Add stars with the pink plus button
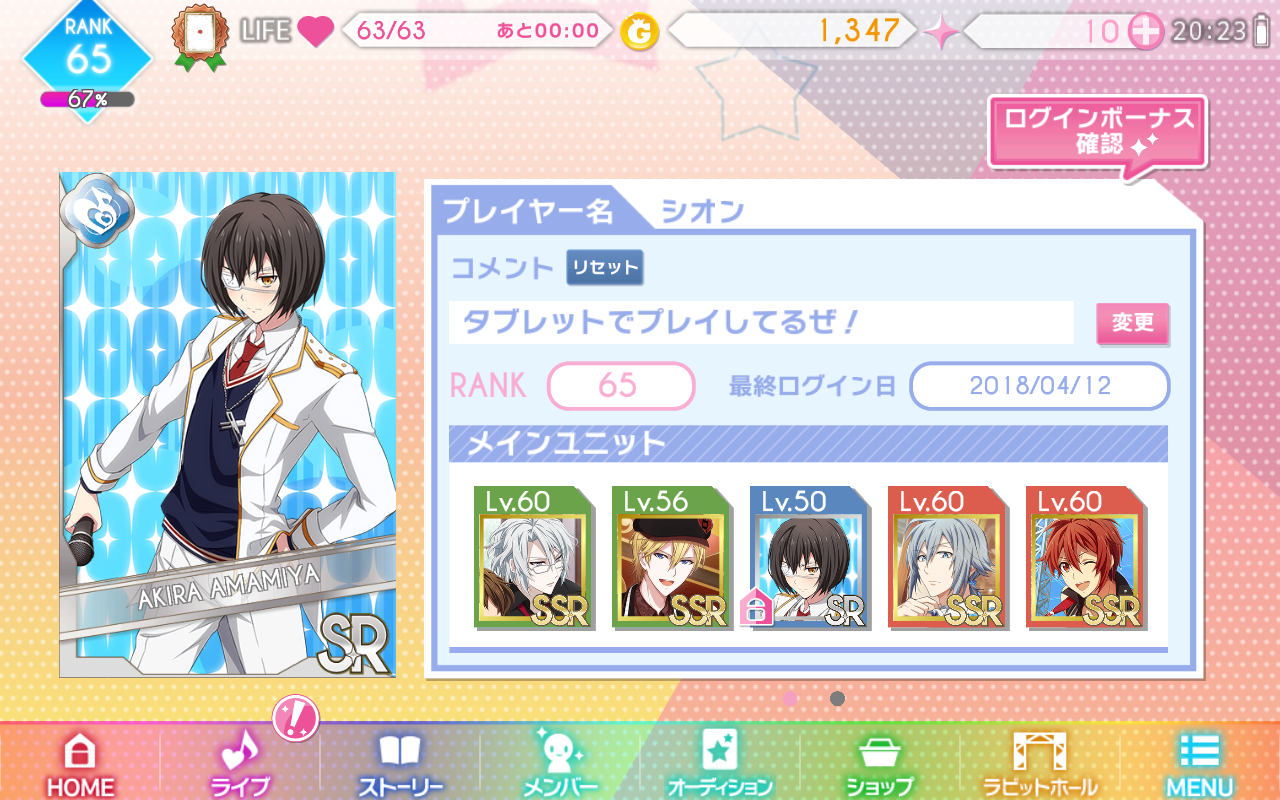Viewport: 1280px width, 800px height. pos(1146,31)
